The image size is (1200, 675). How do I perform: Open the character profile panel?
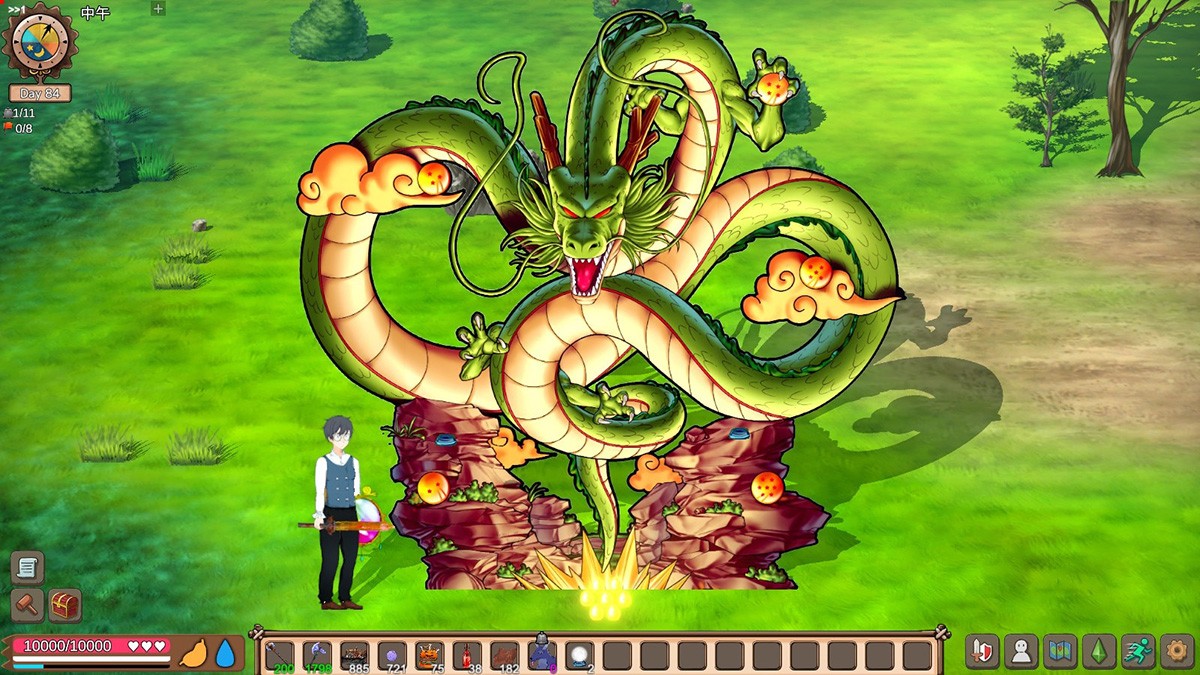coord(1021,651)
